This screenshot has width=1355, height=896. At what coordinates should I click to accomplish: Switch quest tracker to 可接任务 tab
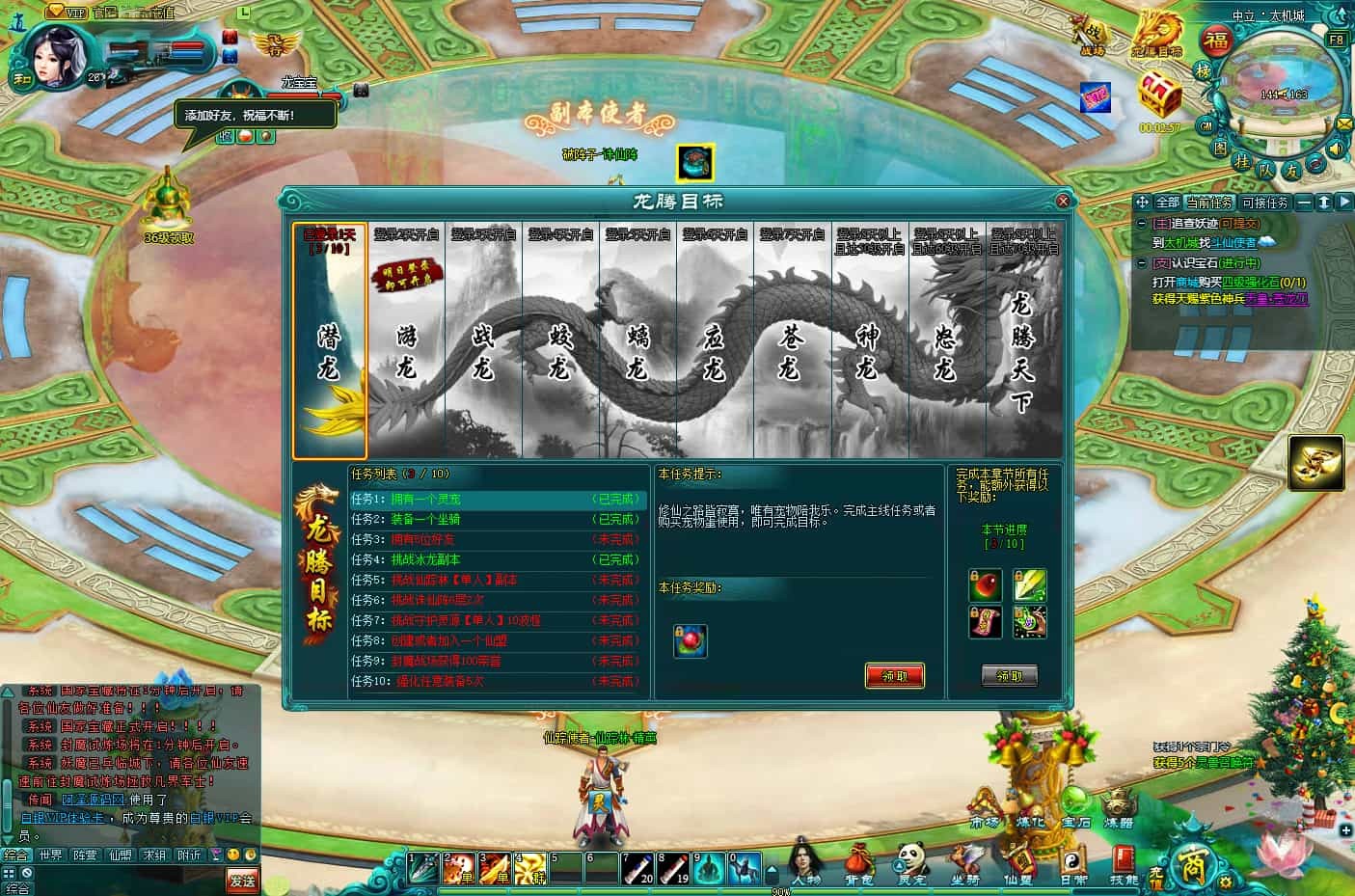[x=1265, y=203]
